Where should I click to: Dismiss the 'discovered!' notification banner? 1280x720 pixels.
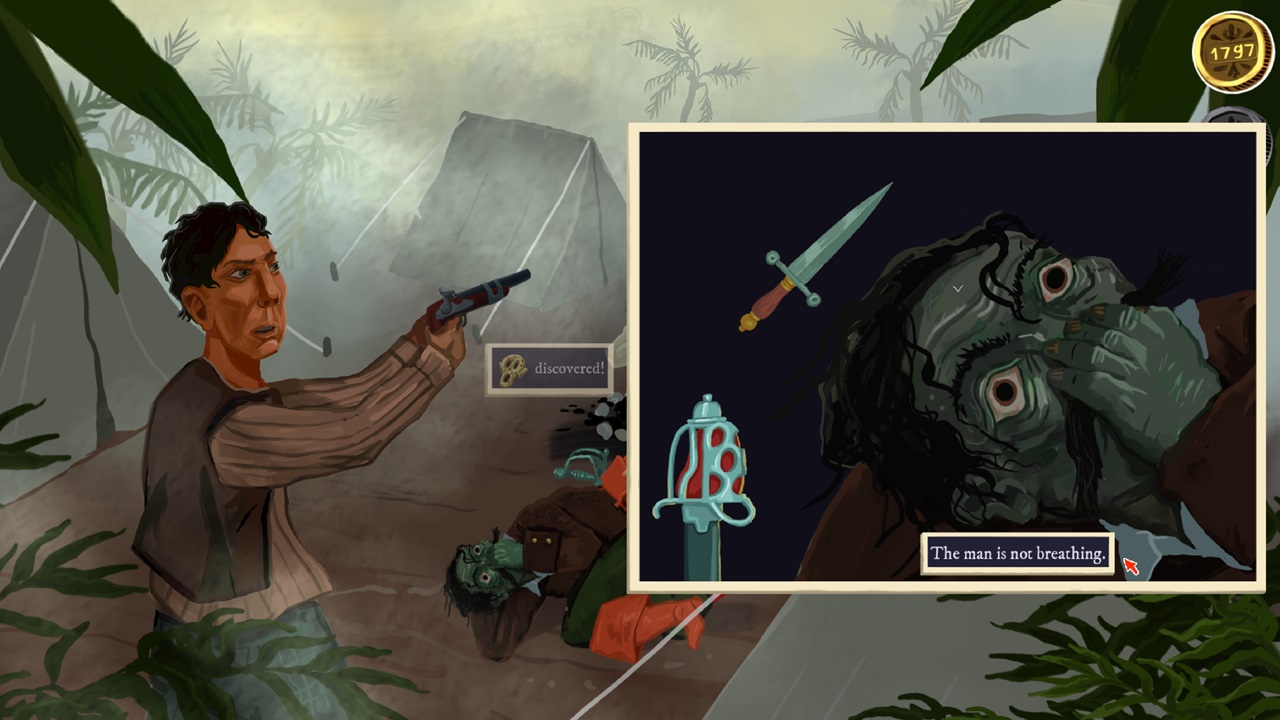548,368
